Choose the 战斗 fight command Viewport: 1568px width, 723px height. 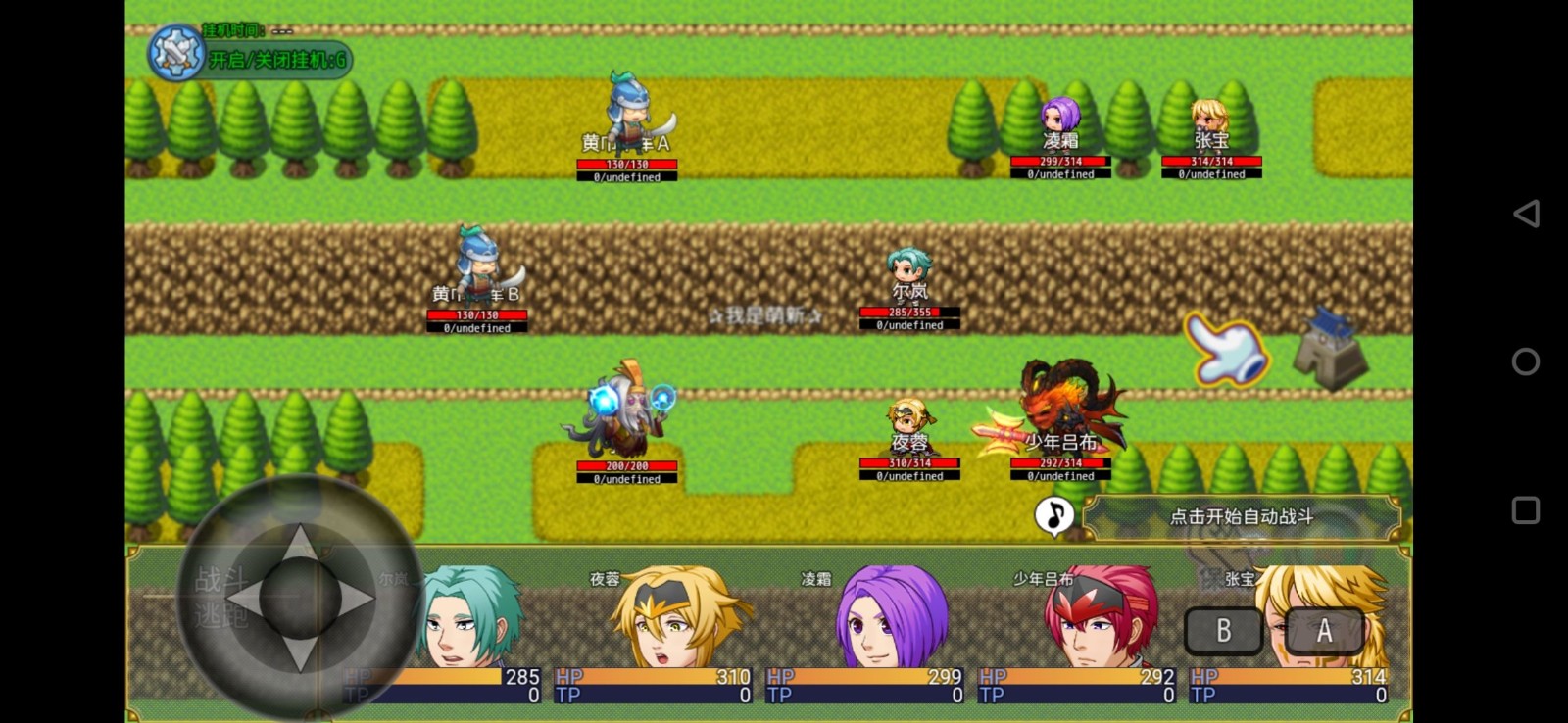click(x=220, y=580)
